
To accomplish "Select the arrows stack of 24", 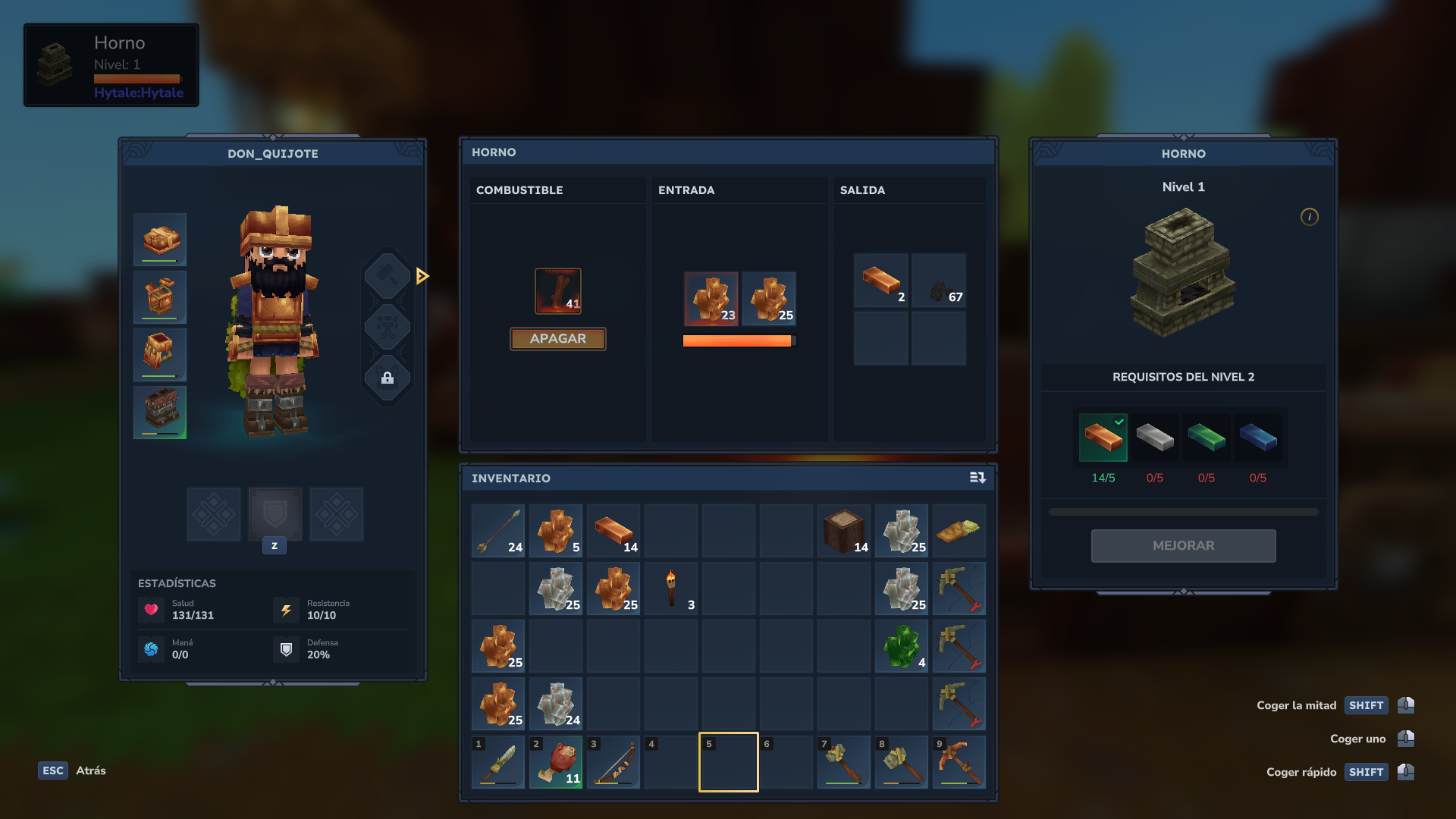I will coord(498,532).
